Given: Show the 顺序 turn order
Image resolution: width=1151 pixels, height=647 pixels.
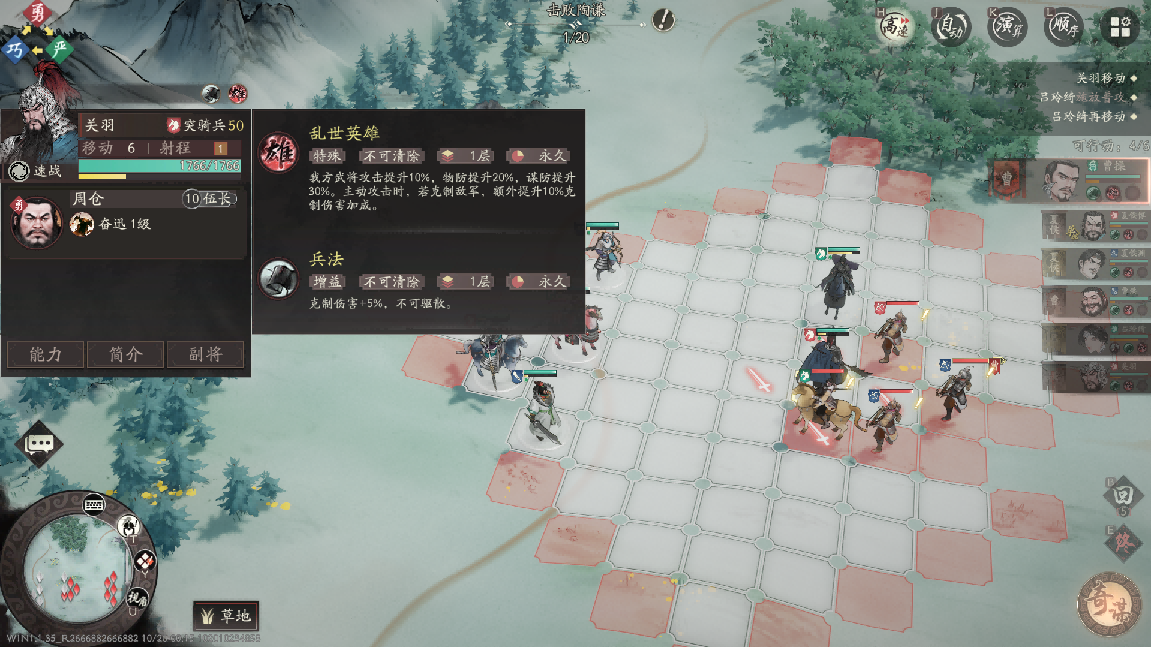Looking at the screenshot, I should point(1063,27).
